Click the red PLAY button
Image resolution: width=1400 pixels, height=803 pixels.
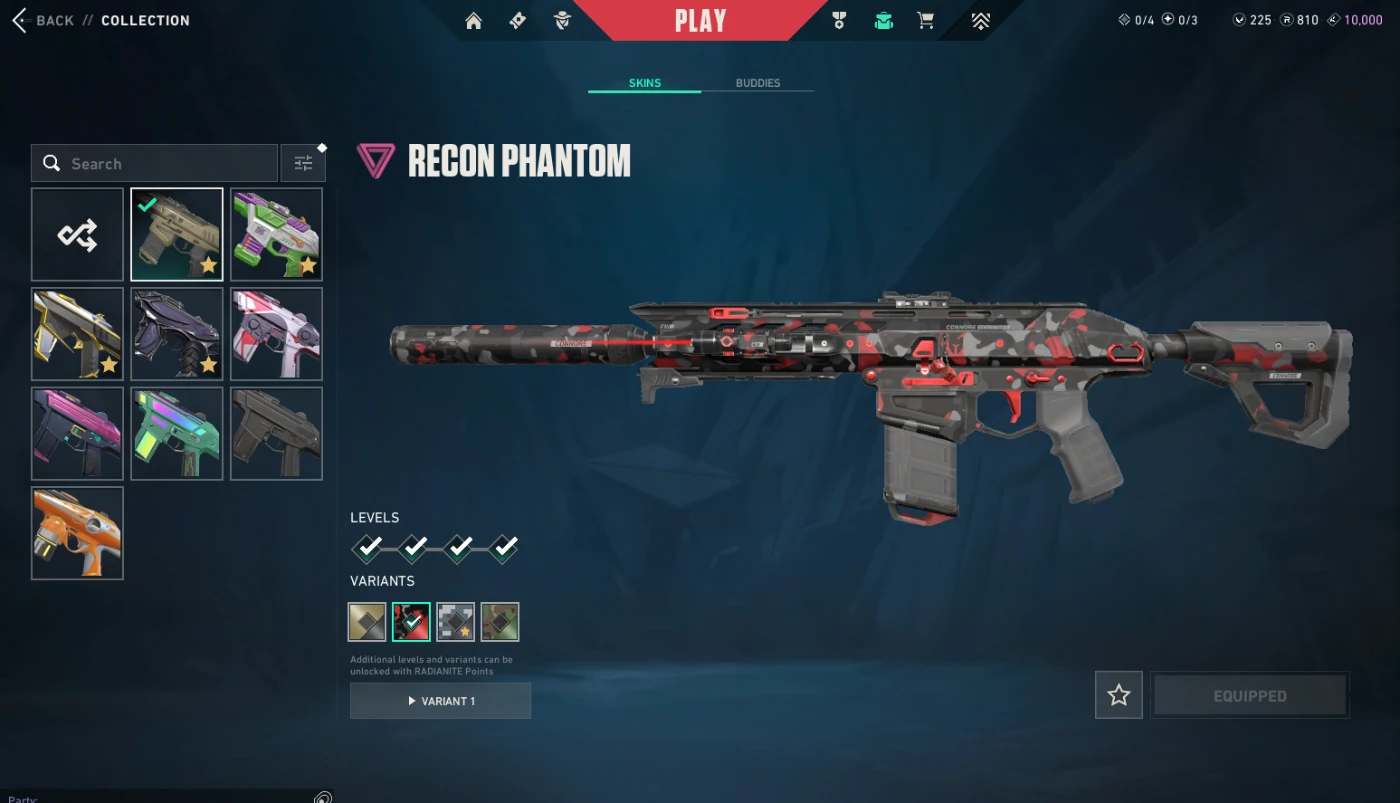click(700, 21)
